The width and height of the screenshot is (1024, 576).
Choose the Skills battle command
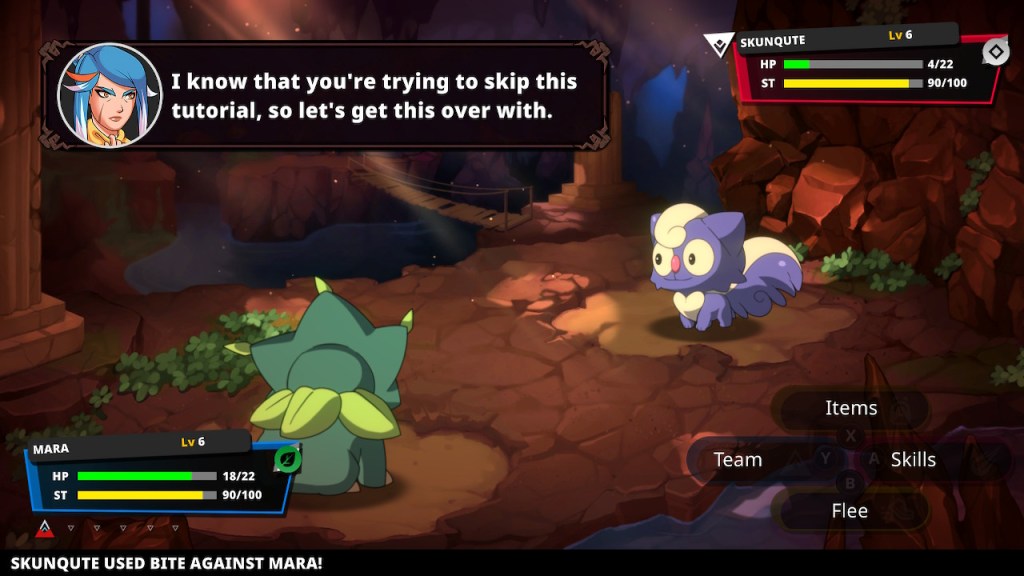click(913, 460)
